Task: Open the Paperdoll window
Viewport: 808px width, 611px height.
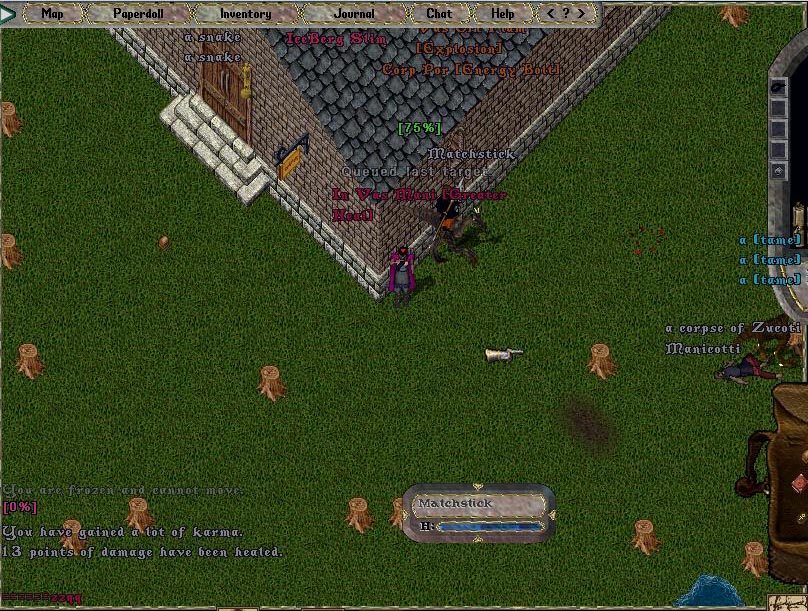Action: pyautogui.click(x=137, y=14)
